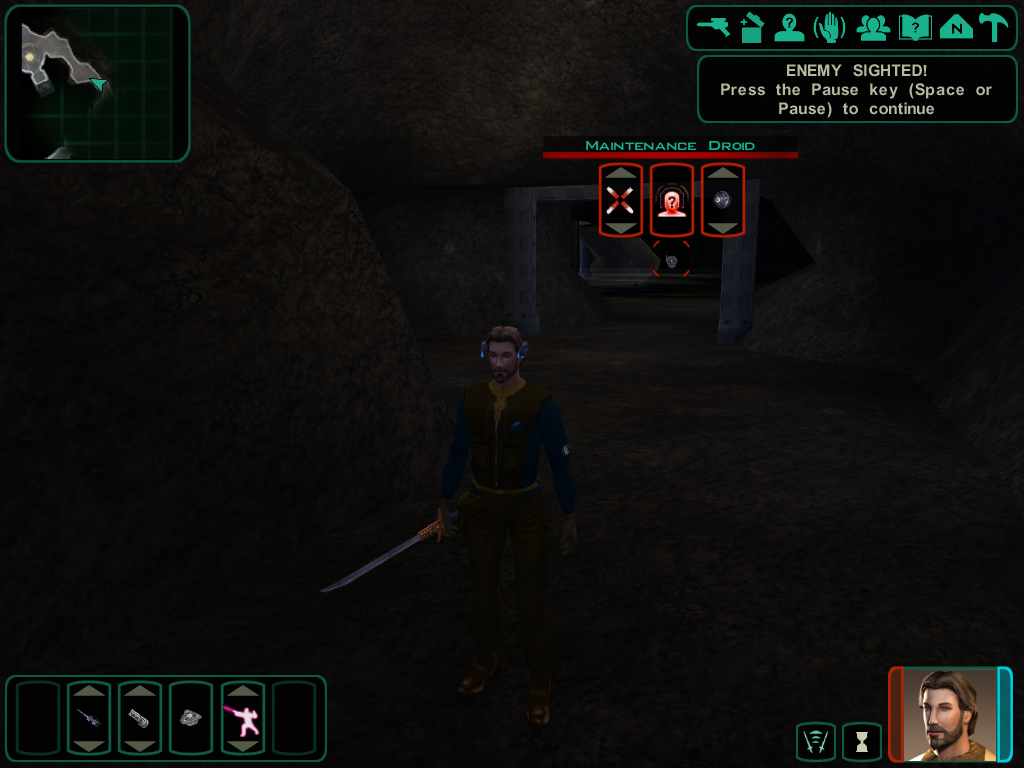Screen dimensions: 1024x768
Task: Open the area map icon
Action: click(x=956, y=27)
